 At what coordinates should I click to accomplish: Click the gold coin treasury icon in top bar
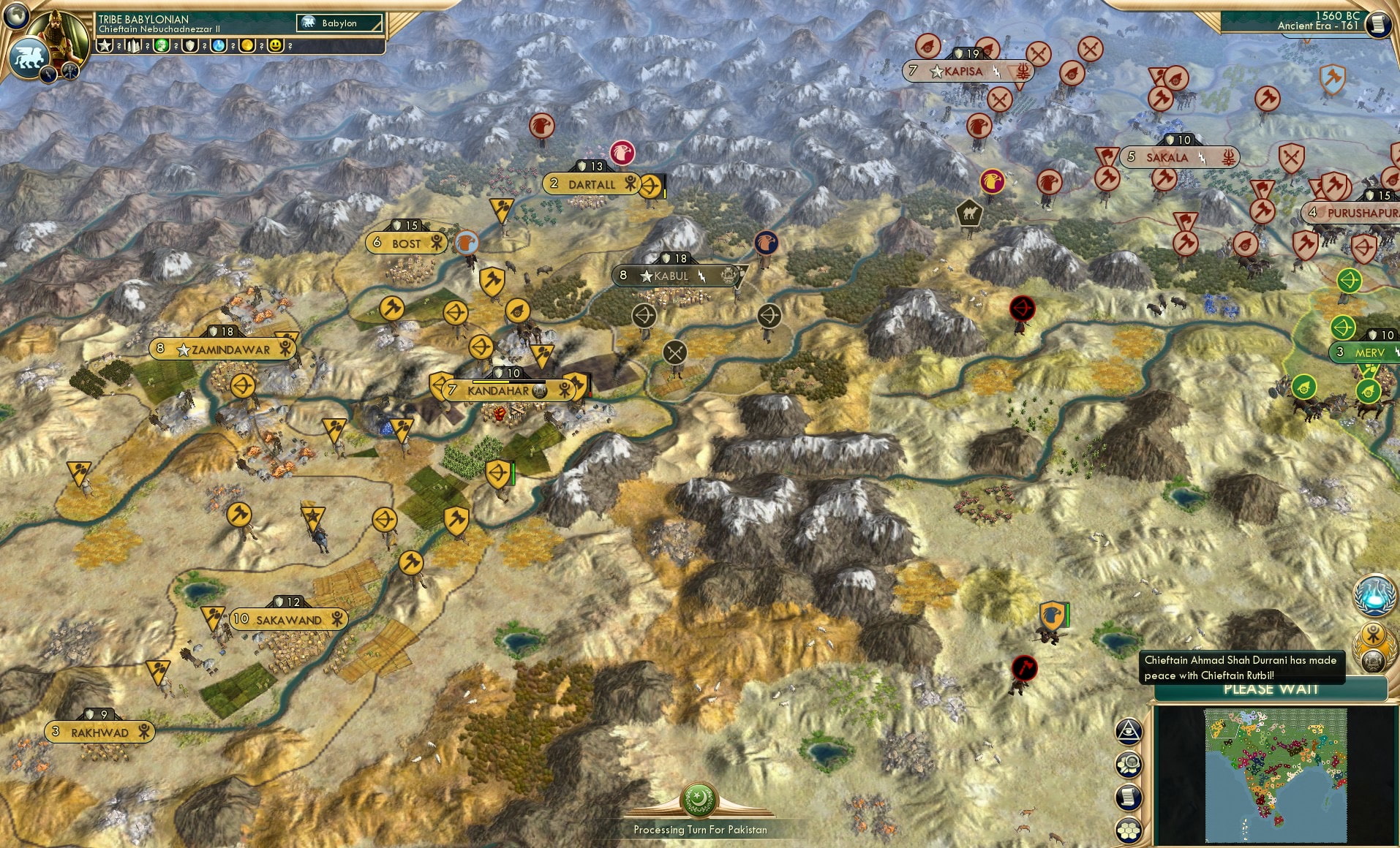pyautogui.click(x=247, y=45)
